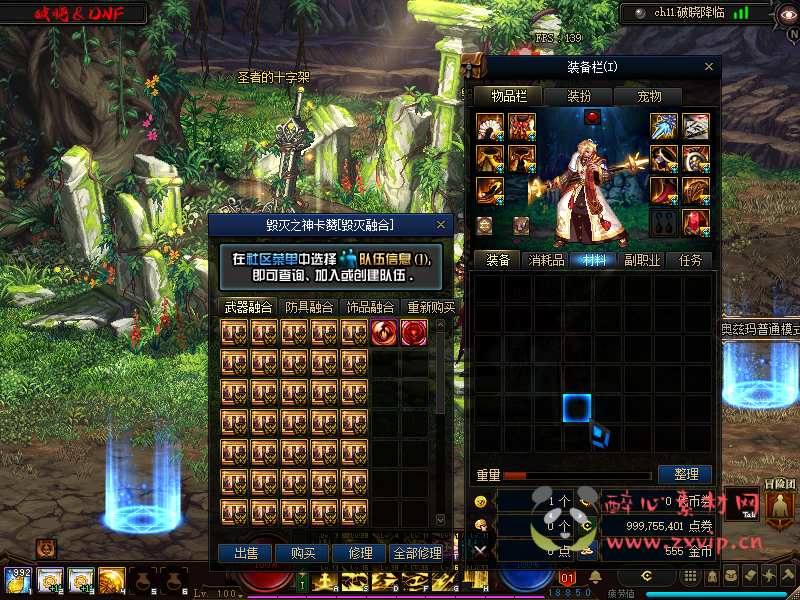Switch to the 重新购买 buyback tab

tap(431, 307)
